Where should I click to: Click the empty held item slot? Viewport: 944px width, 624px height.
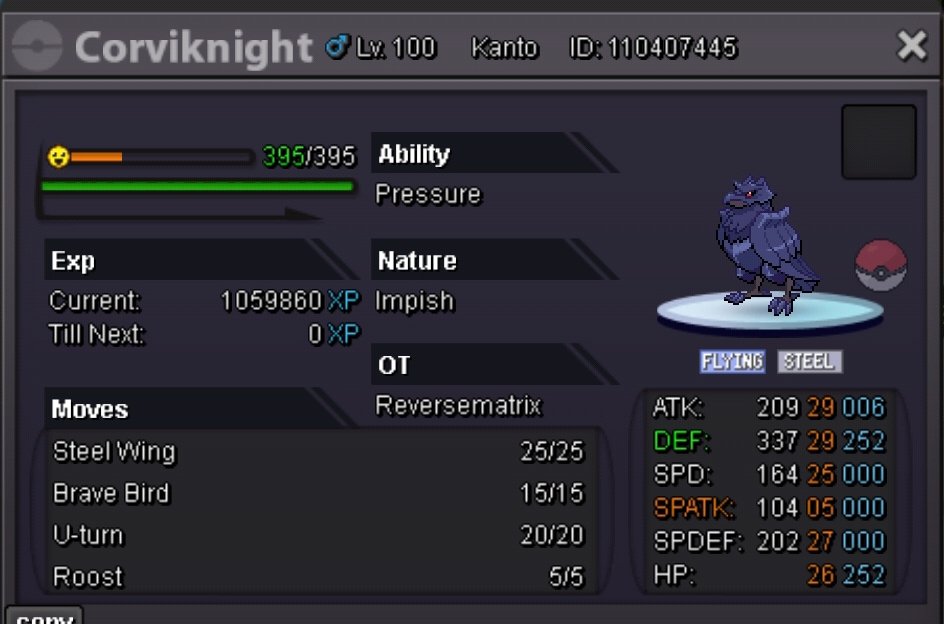click(x=879, y=142)
